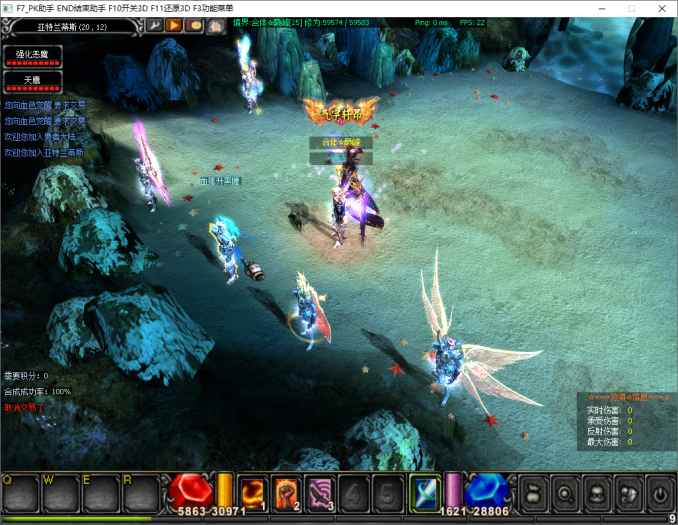Open the inventory bag button

click(x=535, y=492)
